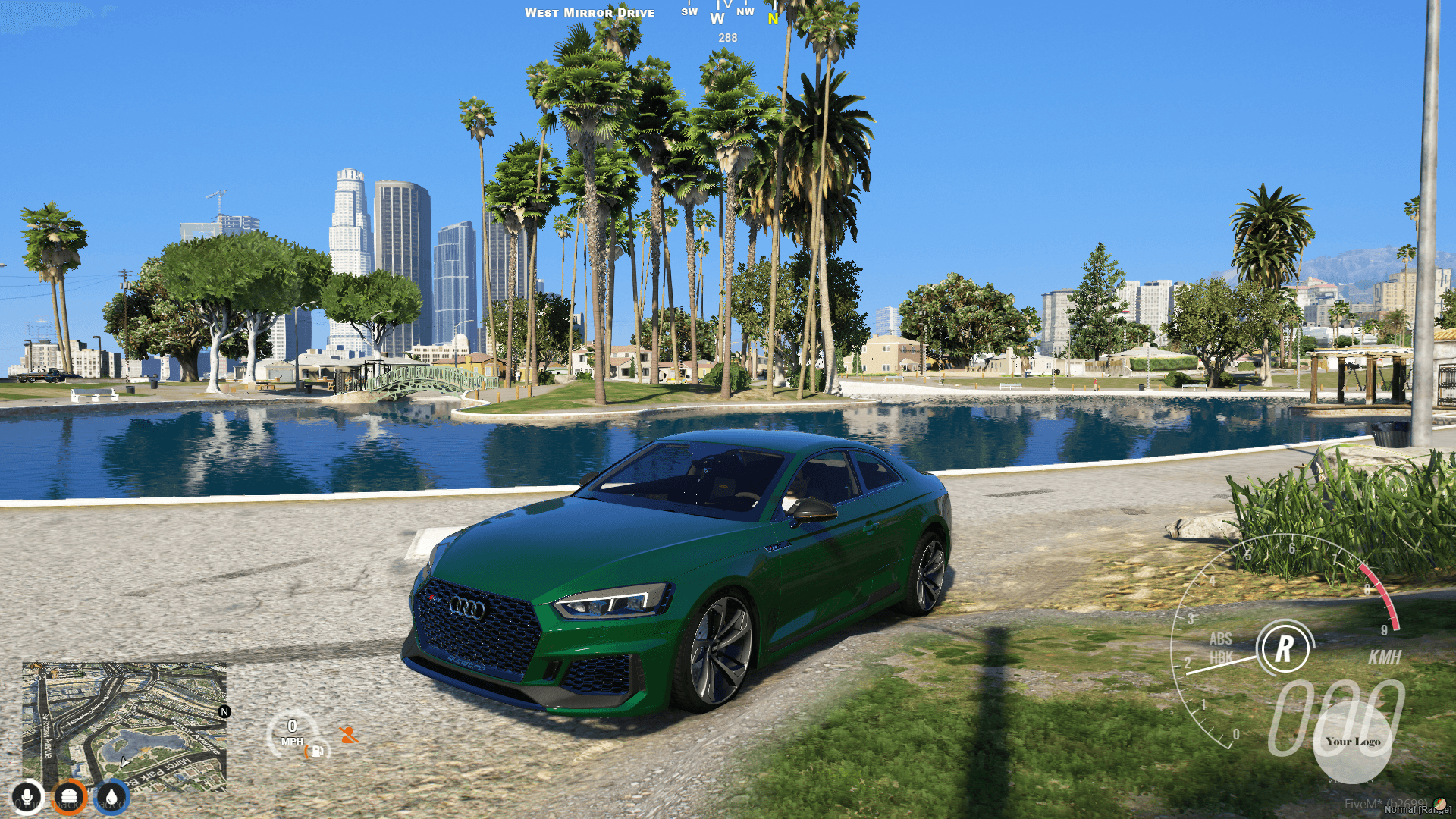Click the West Mirror Drive street label

coord(591,12)
